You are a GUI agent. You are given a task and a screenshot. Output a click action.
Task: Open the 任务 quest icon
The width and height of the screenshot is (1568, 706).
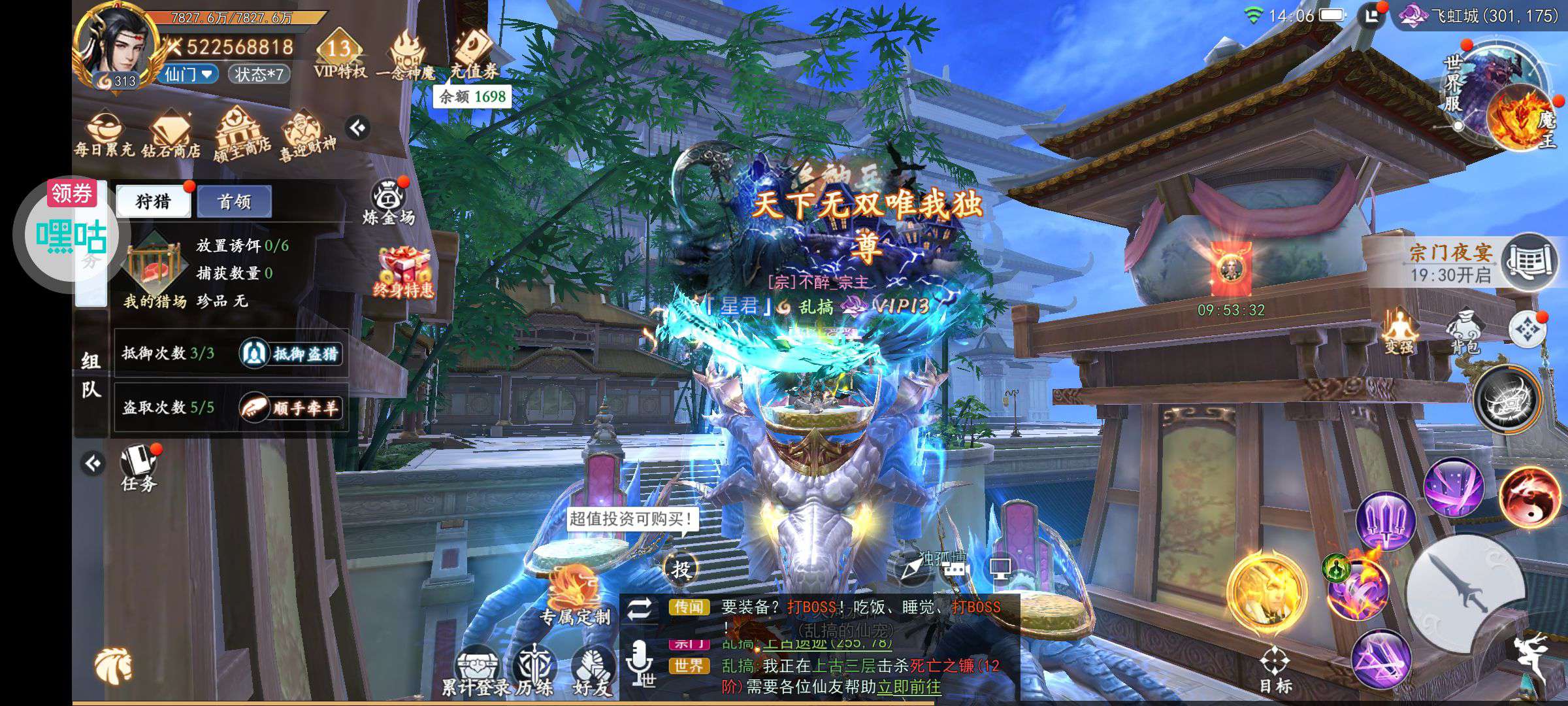(x=139, y=467)
